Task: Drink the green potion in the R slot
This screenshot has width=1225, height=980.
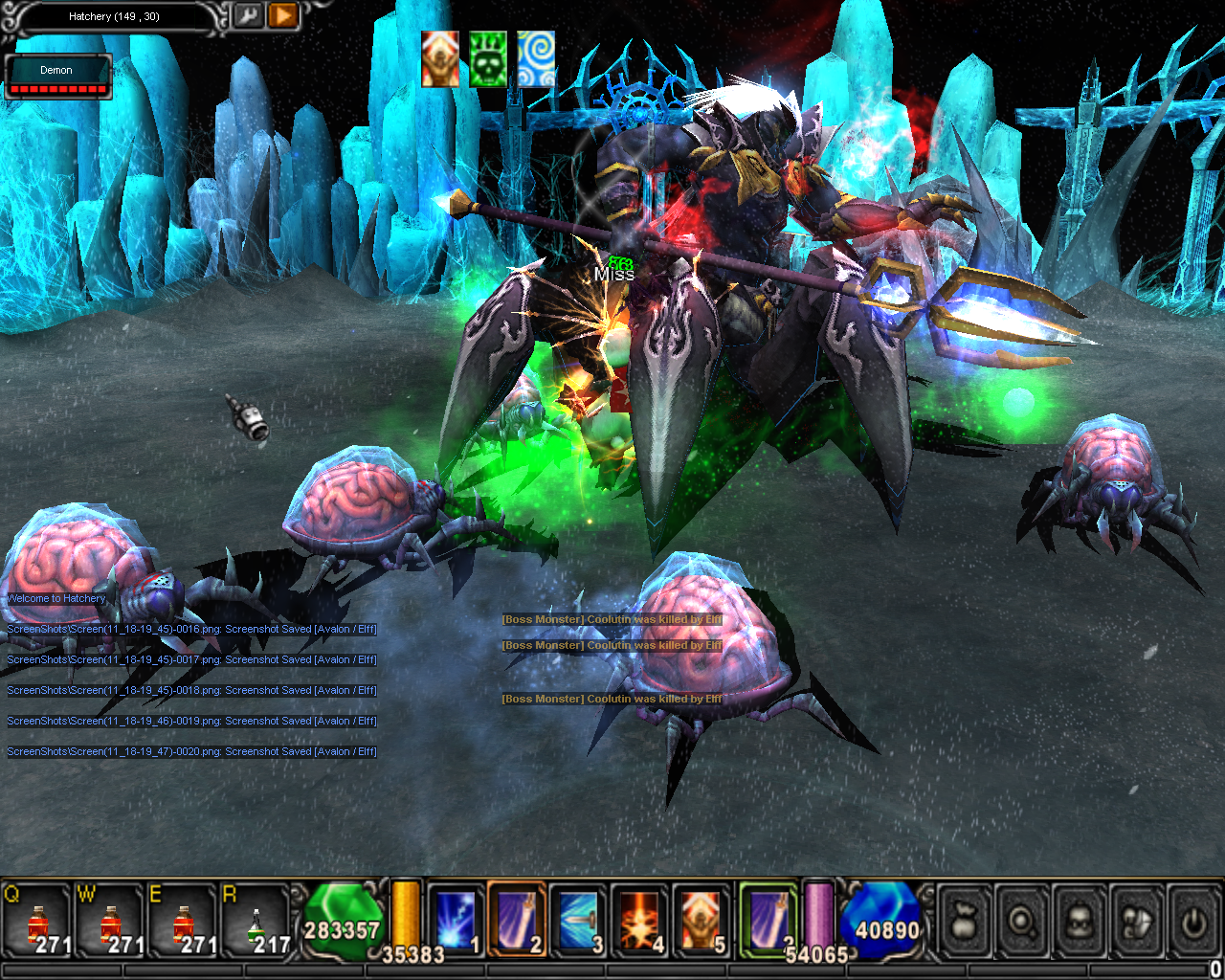Action: tap(256, 924)
